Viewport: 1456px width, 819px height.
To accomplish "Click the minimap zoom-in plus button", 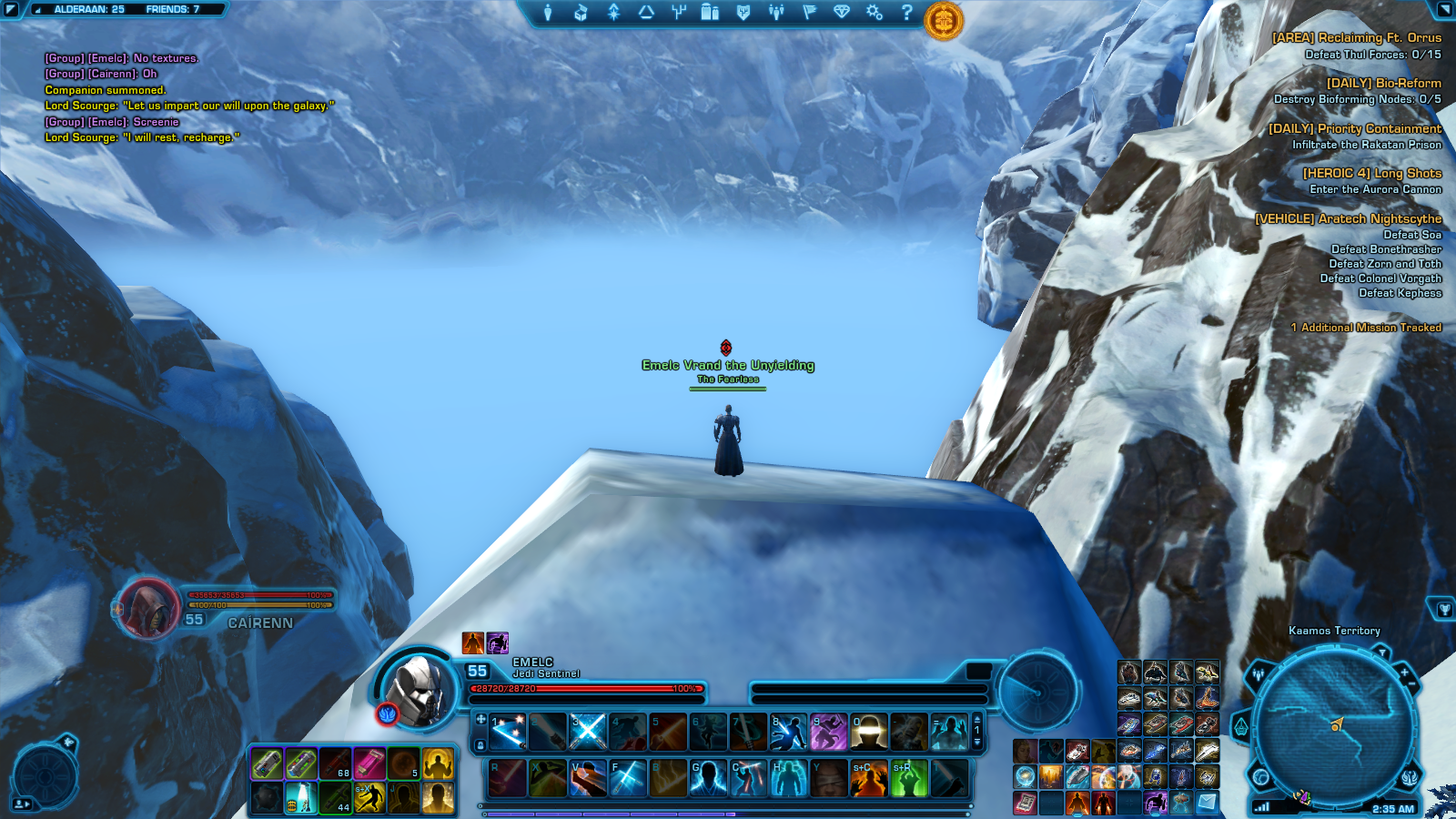I will [1404, 672].
